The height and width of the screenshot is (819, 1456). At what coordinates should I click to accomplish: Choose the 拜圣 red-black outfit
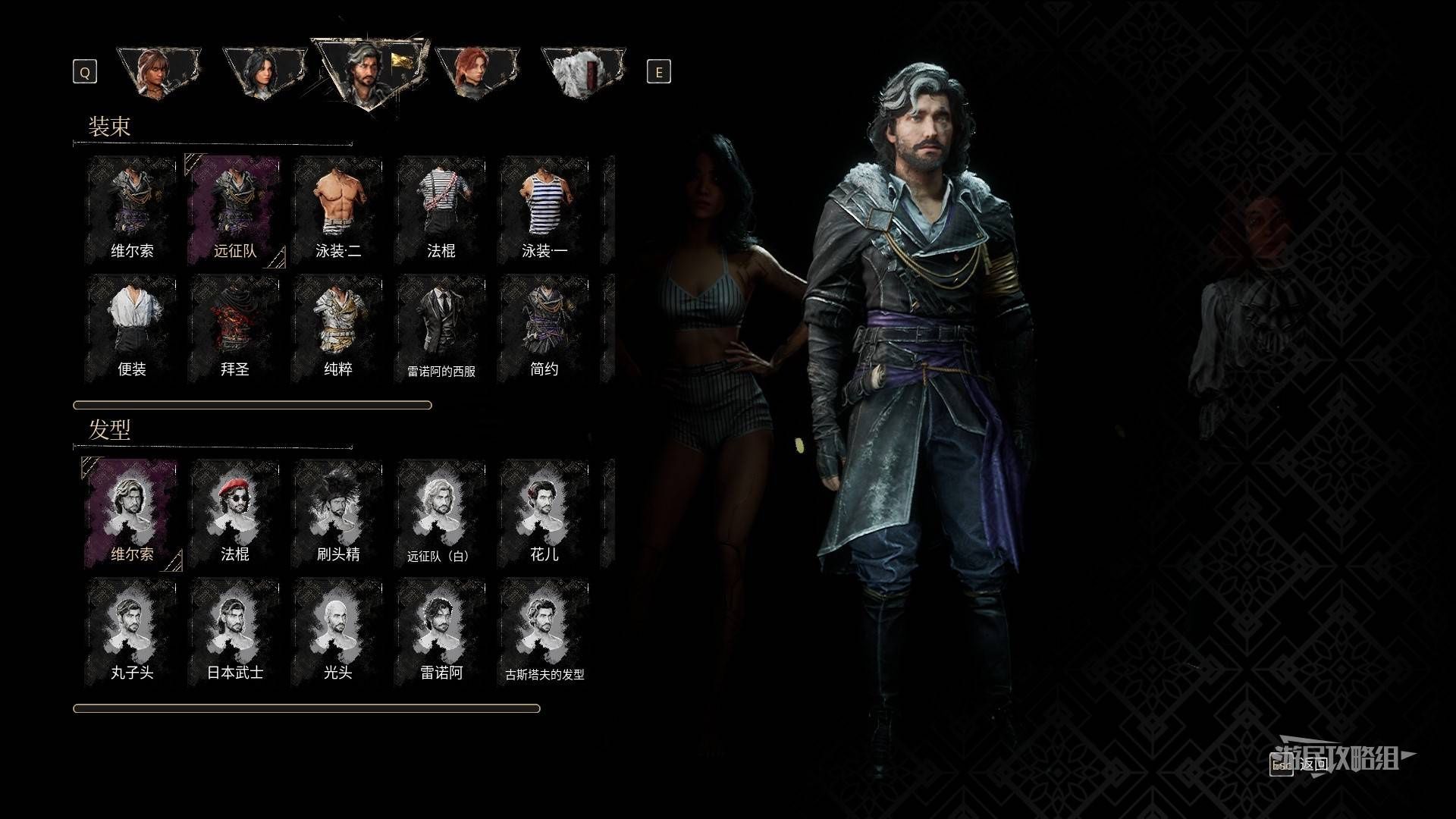tap(235, 328)
